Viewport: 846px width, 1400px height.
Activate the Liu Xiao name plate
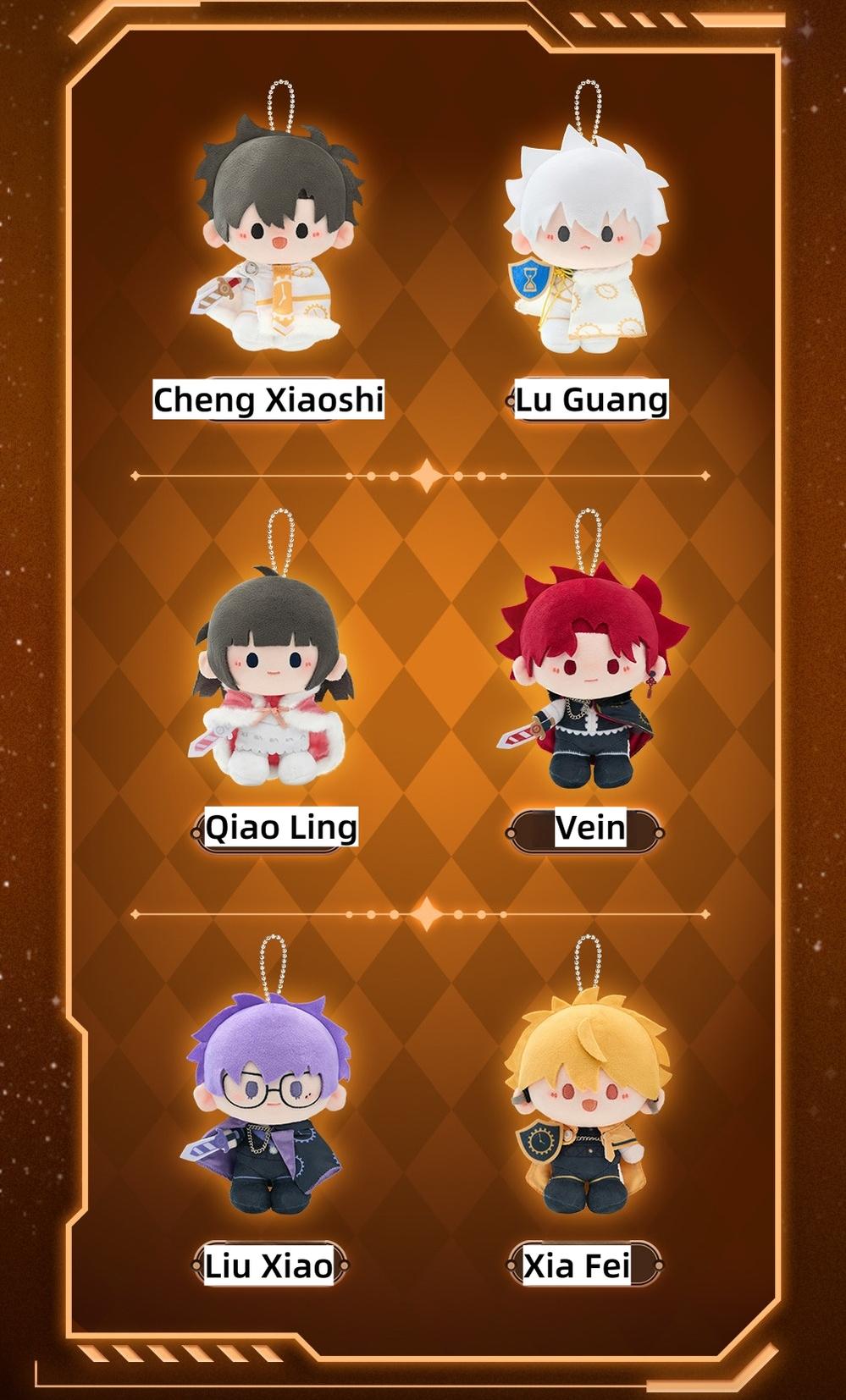click(268, 1266)
